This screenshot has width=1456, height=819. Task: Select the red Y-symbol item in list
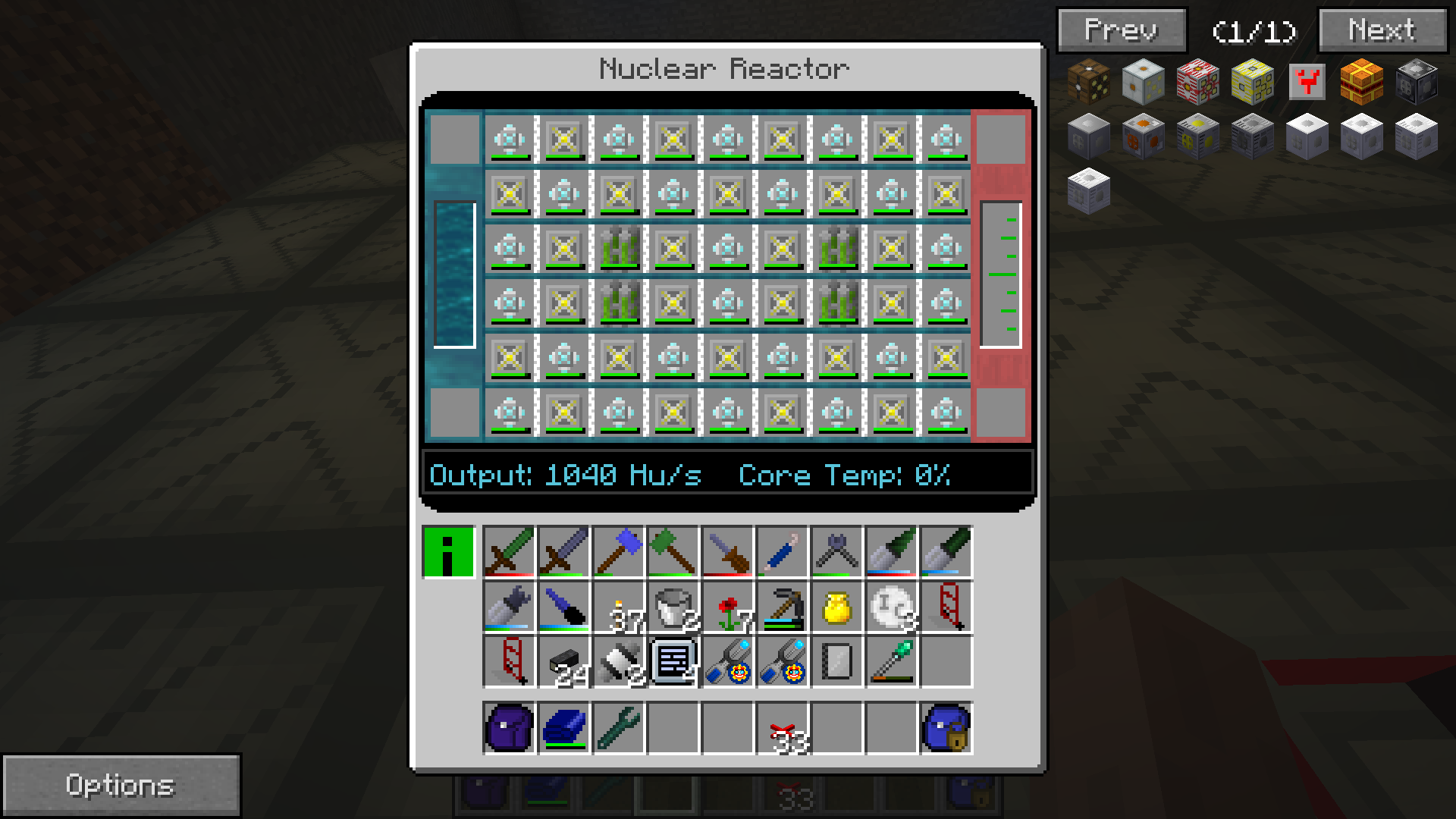pyautogui.click(x=1307, y=82)
